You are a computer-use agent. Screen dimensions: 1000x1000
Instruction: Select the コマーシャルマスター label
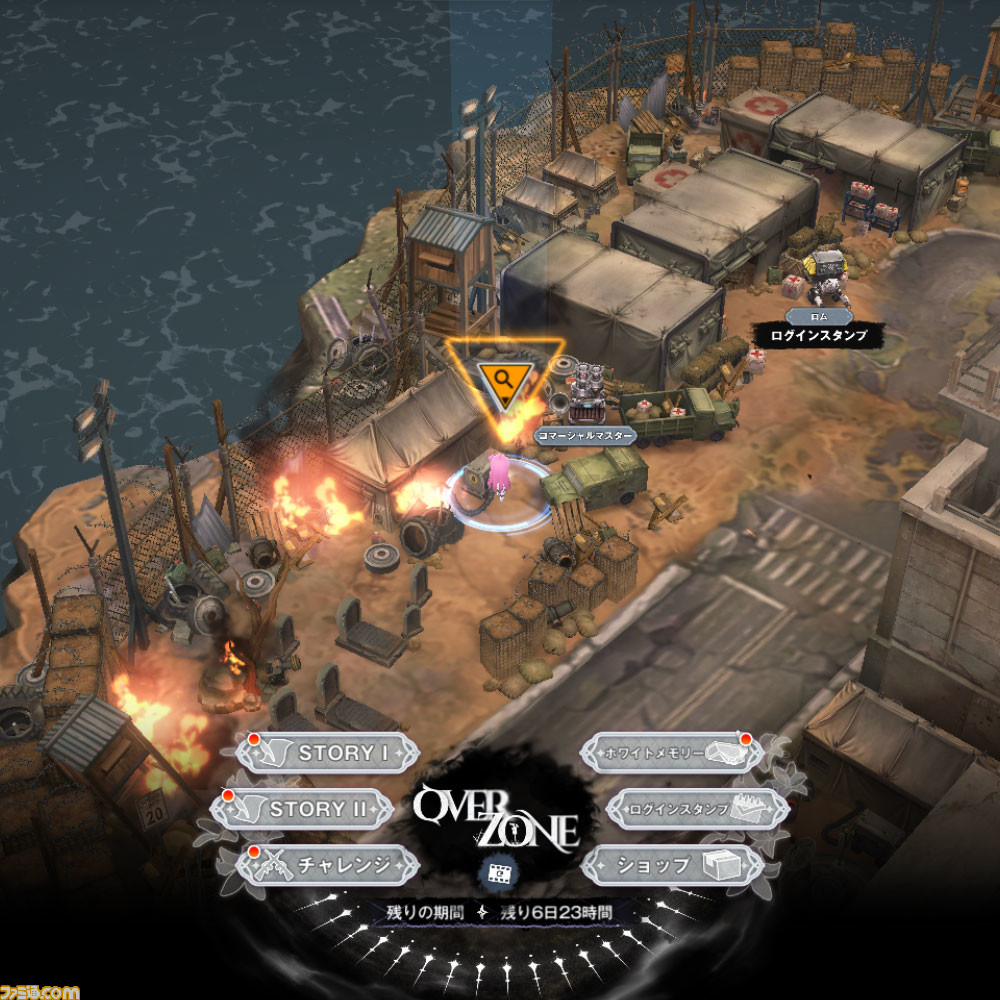585,436
